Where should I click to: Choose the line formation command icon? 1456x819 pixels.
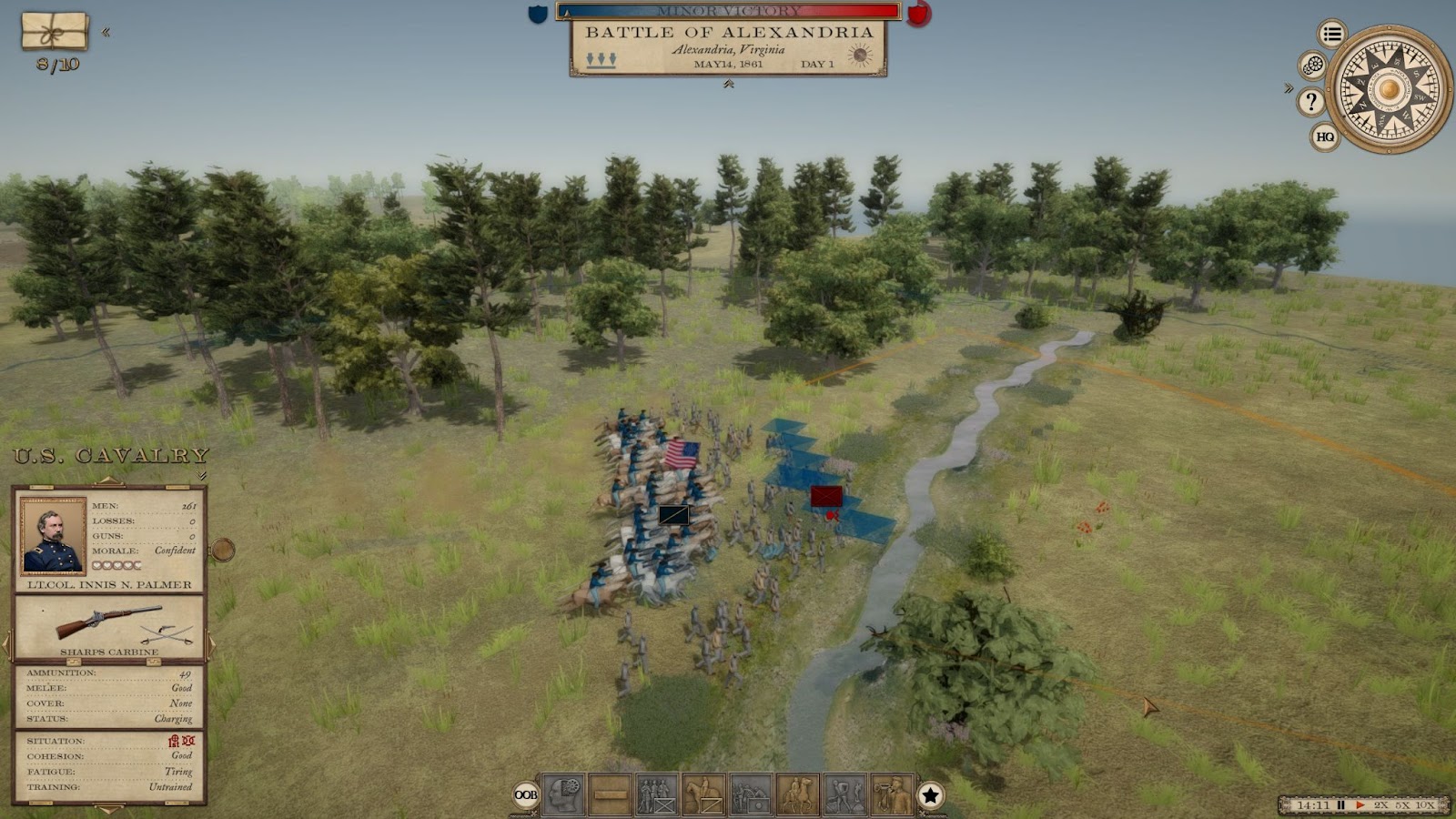610,794
